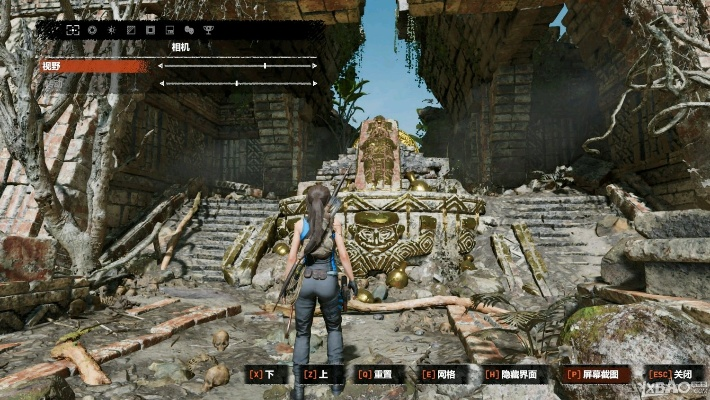Select the camera frame tab icon
This screenshot has width=710, height=400.
tap(73, 30)
